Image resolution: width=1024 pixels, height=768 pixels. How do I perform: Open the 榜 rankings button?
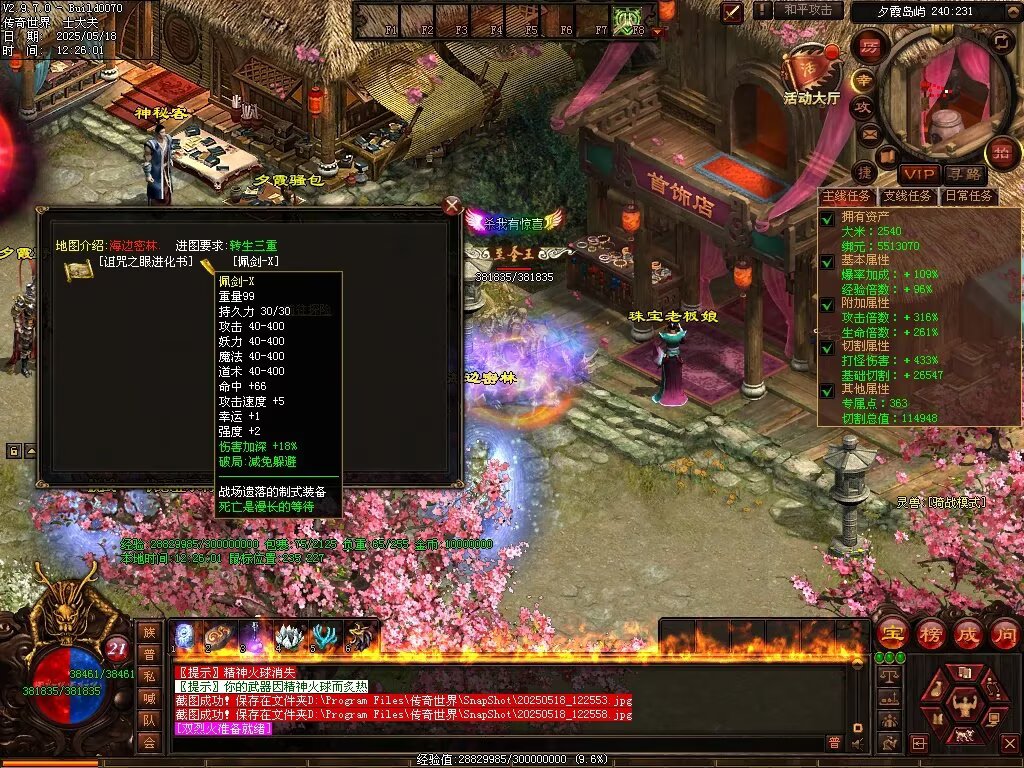(931, 633)
